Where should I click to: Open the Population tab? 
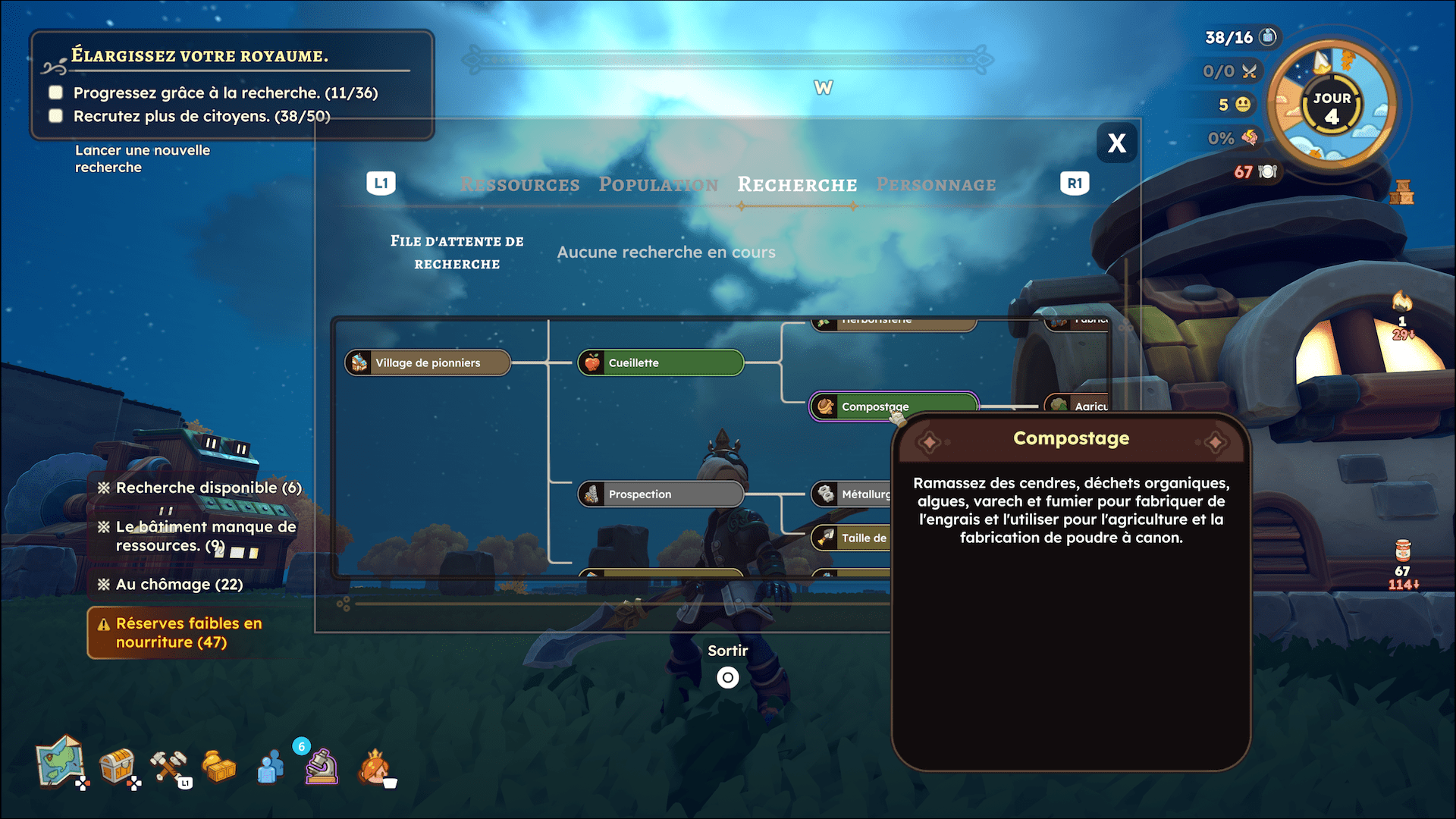657,184
